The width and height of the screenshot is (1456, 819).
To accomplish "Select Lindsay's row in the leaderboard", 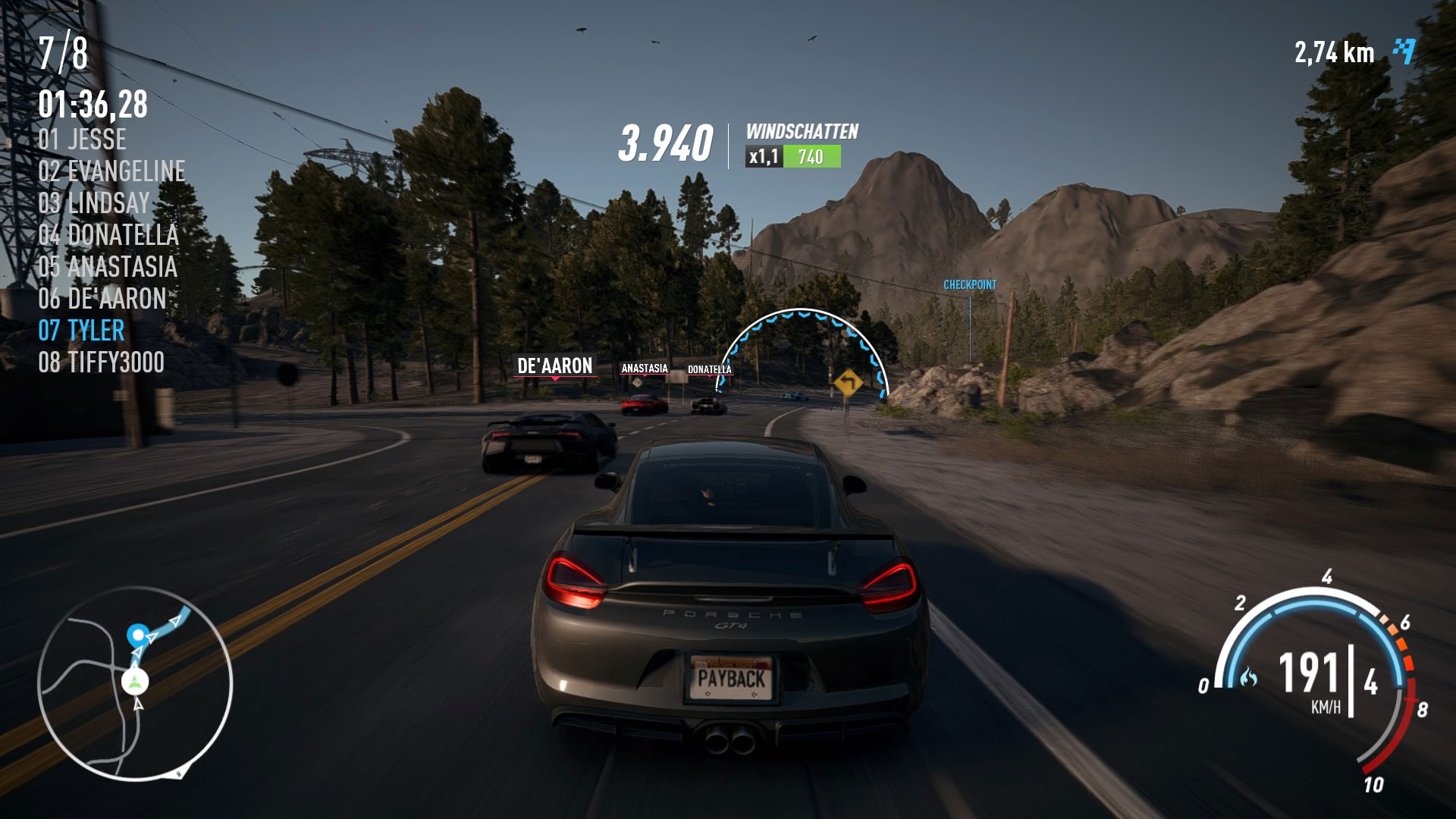I will (94, 203).
